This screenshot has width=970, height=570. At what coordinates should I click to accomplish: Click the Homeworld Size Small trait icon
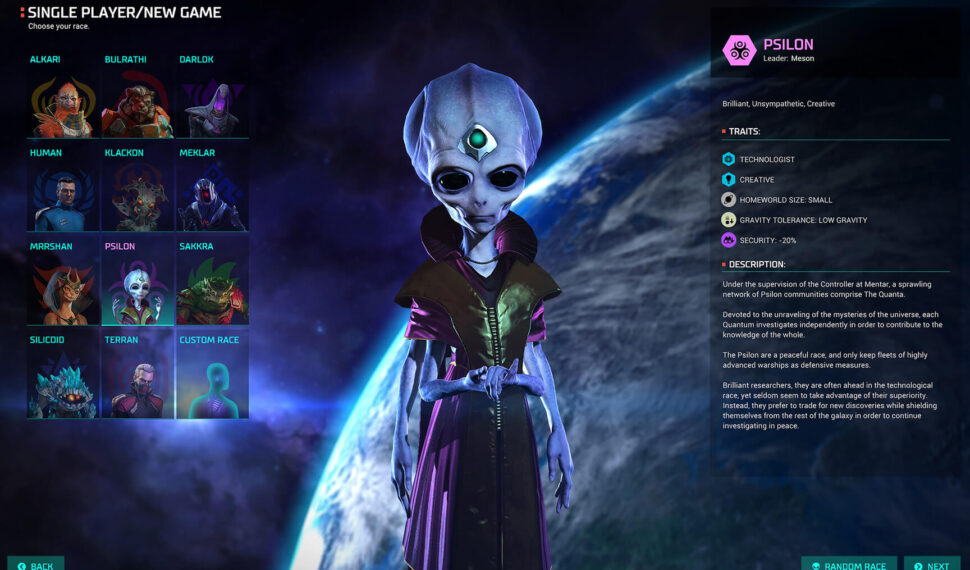tap(729, 199)
